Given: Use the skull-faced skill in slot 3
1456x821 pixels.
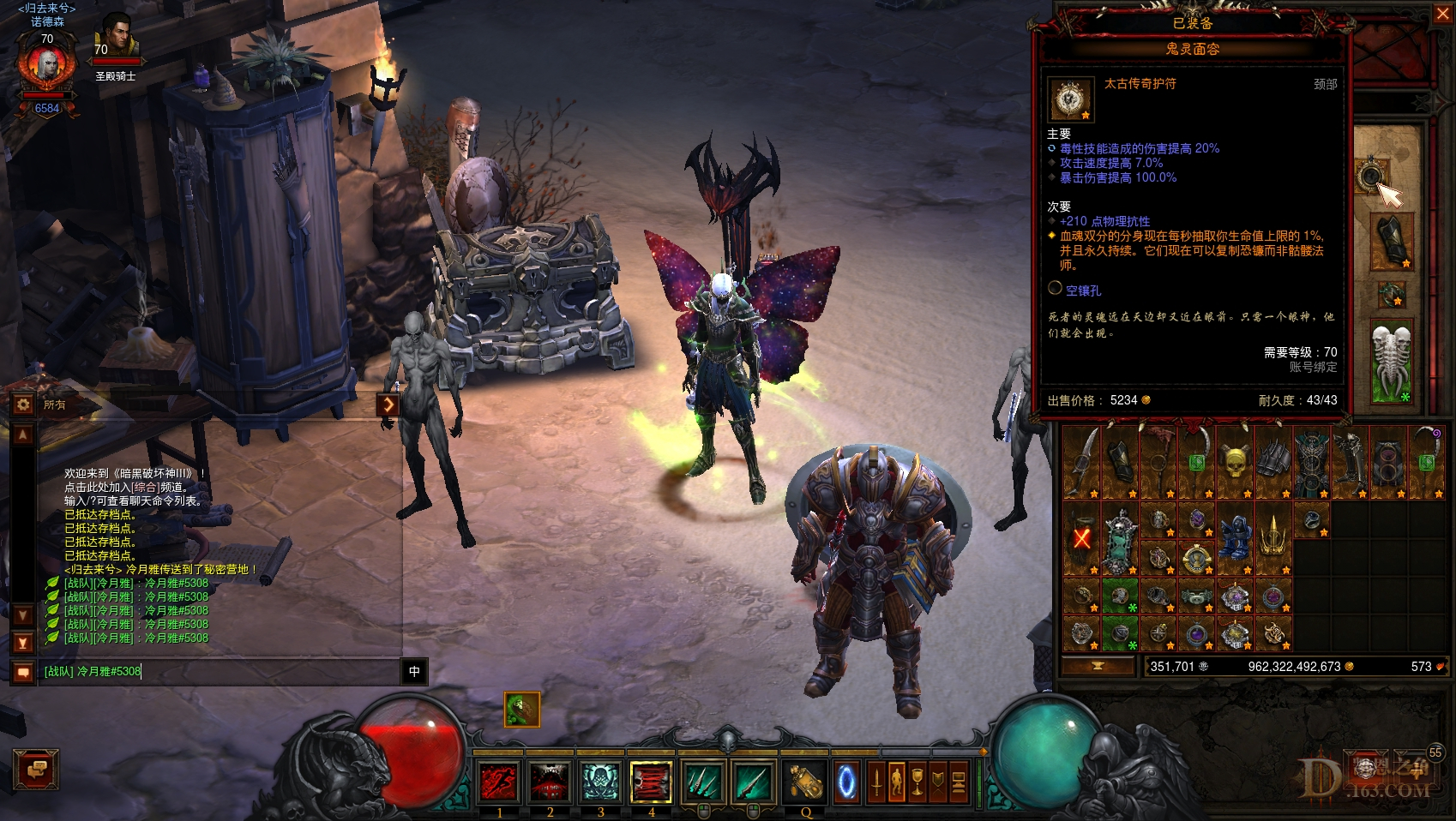Looking at the screenshot, I should pos(600,782).
